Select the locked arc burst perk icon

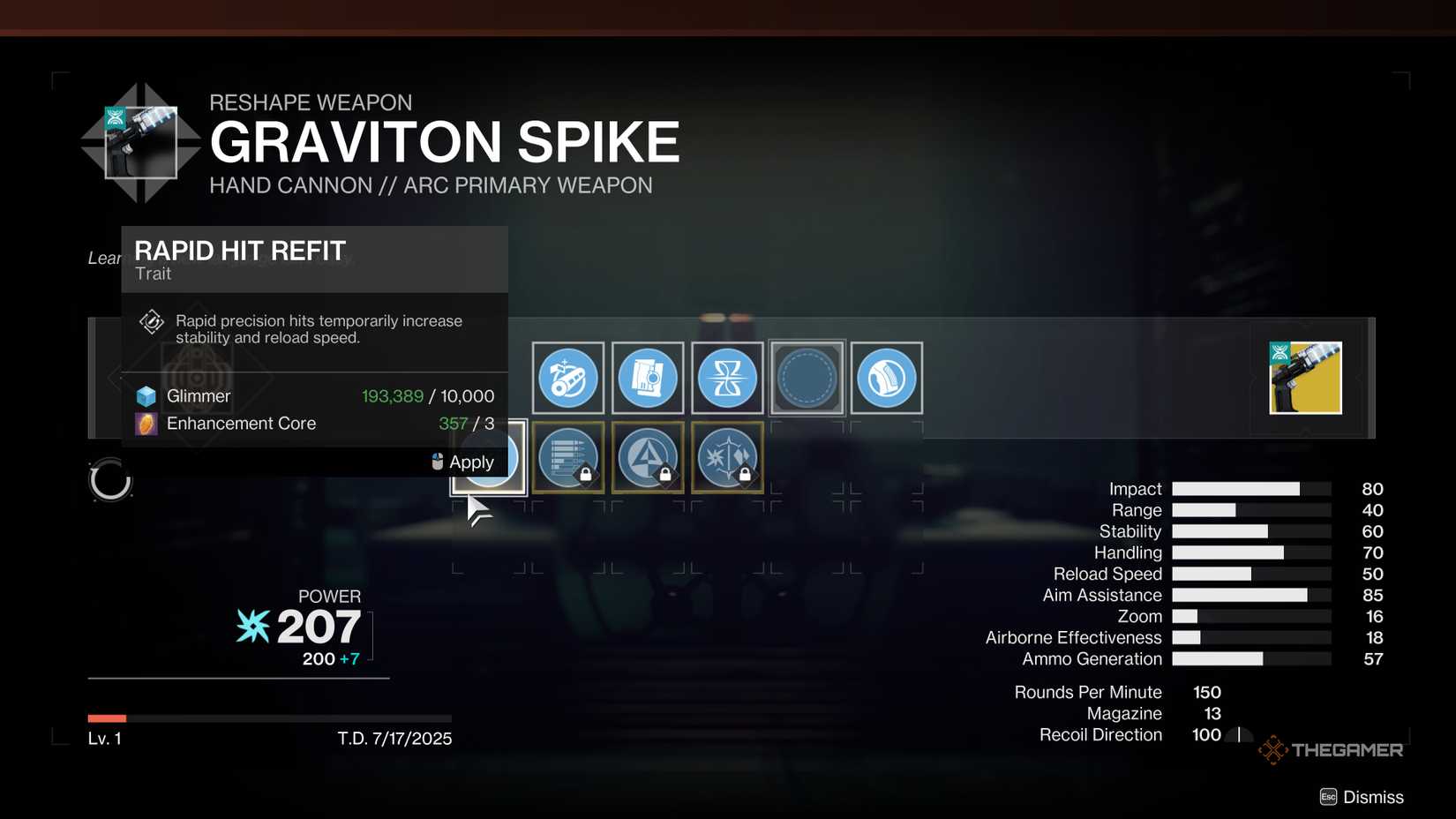727,457
